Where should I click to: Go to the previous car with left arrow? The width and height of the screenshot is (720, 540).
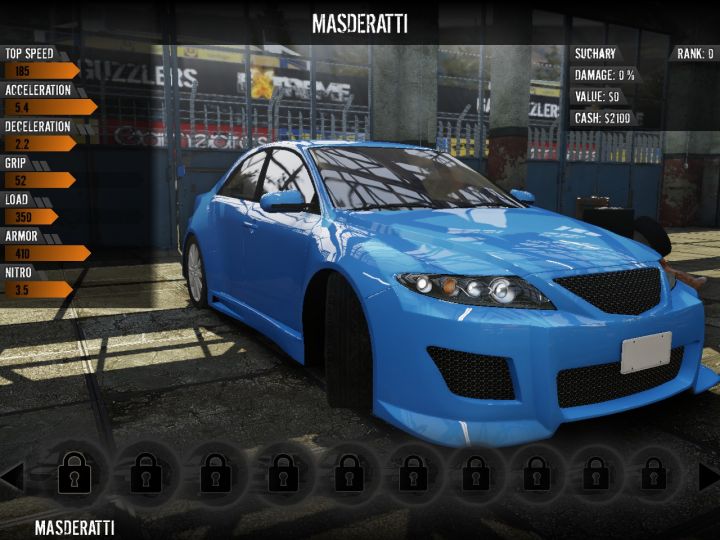coord(12,477)
